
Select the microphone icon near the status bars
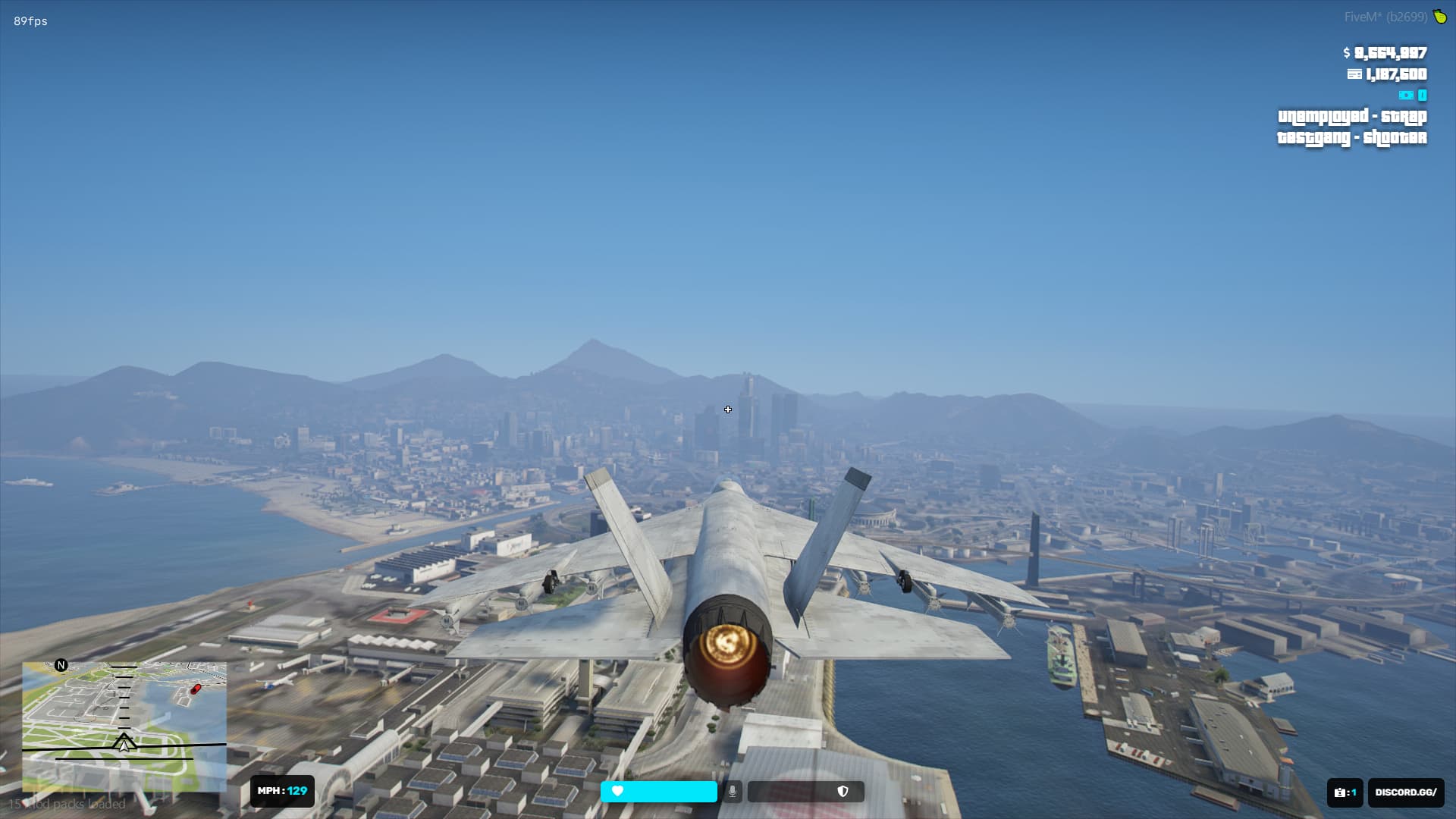pyautogui.click(x=733, y=791)
